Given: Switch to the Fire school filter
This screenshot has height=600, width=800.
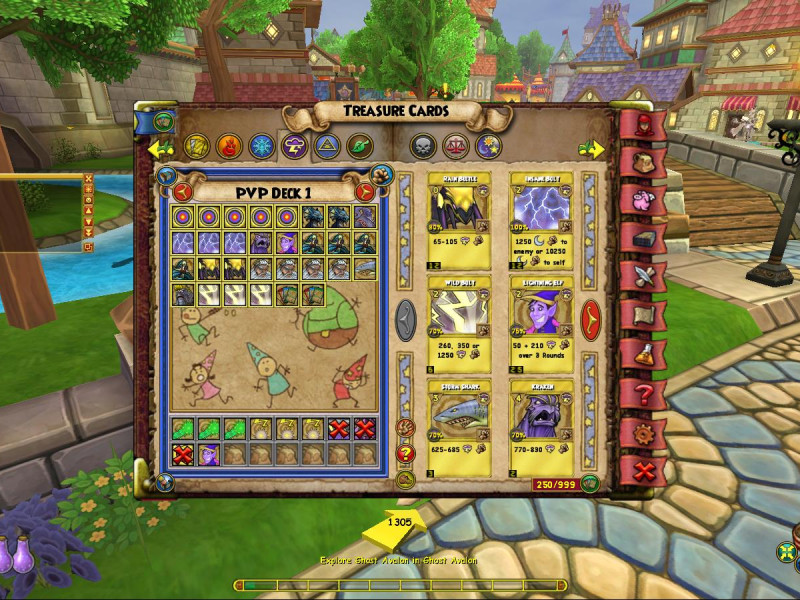Looking at the screenshot, I should point(228,147).
